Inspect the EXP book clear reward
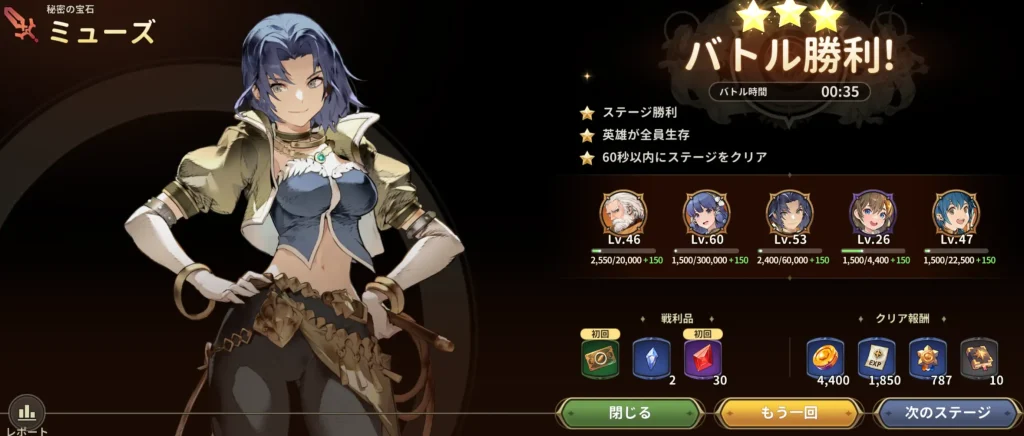Screen dimensions: 1024x436 876,357
